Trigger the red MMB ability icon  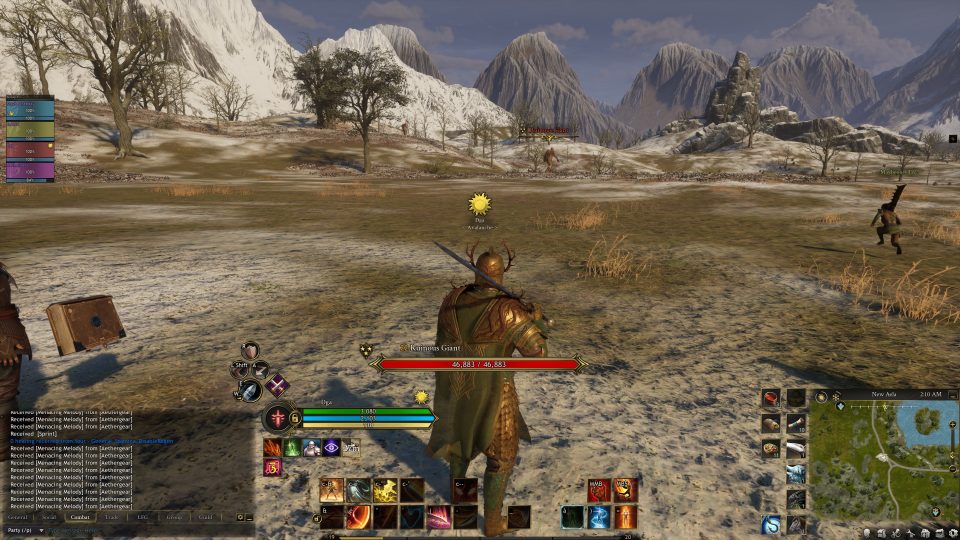[x=599, y=490]
